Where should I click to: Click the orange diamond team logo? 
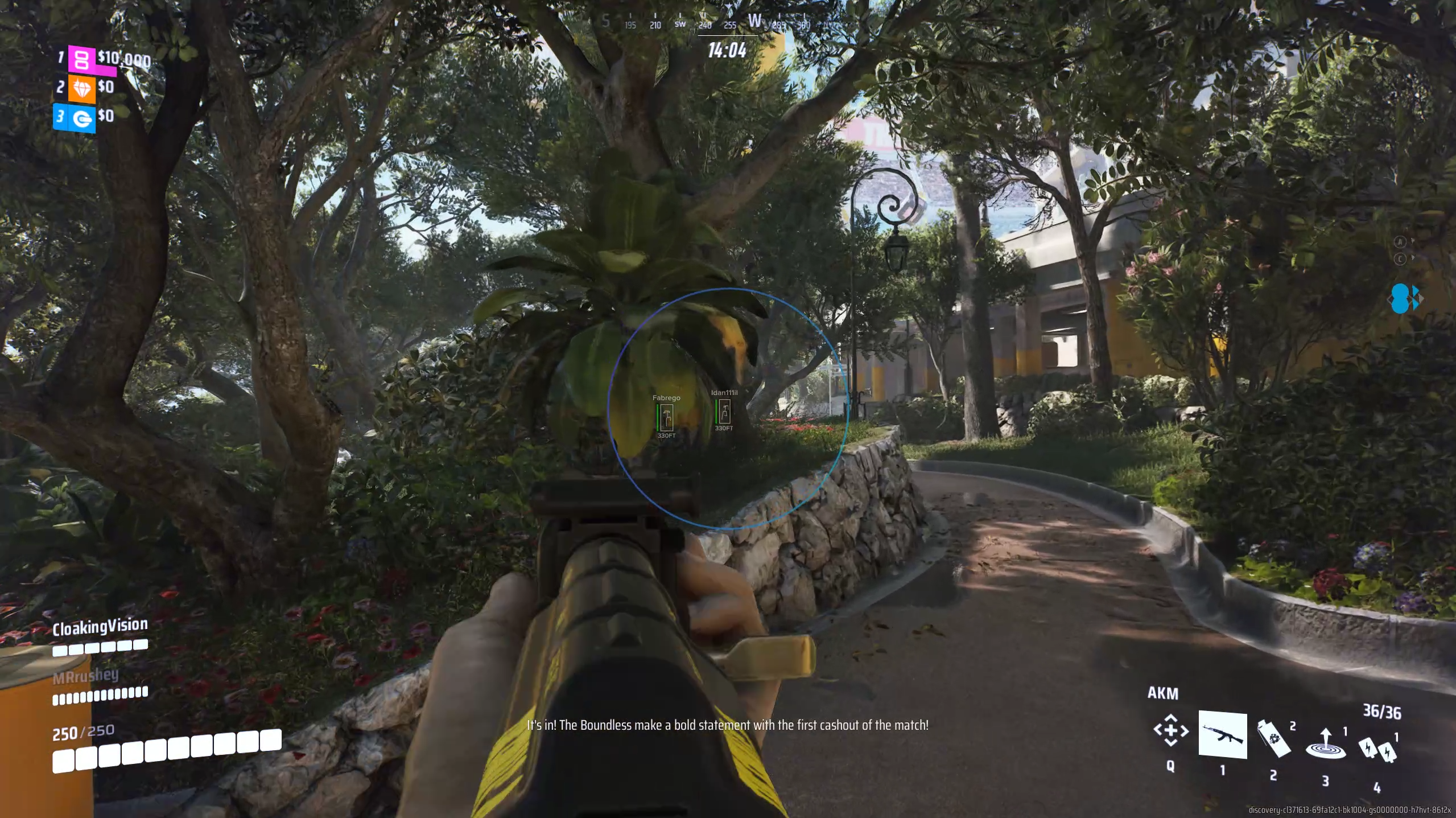(x=82, y=89)
